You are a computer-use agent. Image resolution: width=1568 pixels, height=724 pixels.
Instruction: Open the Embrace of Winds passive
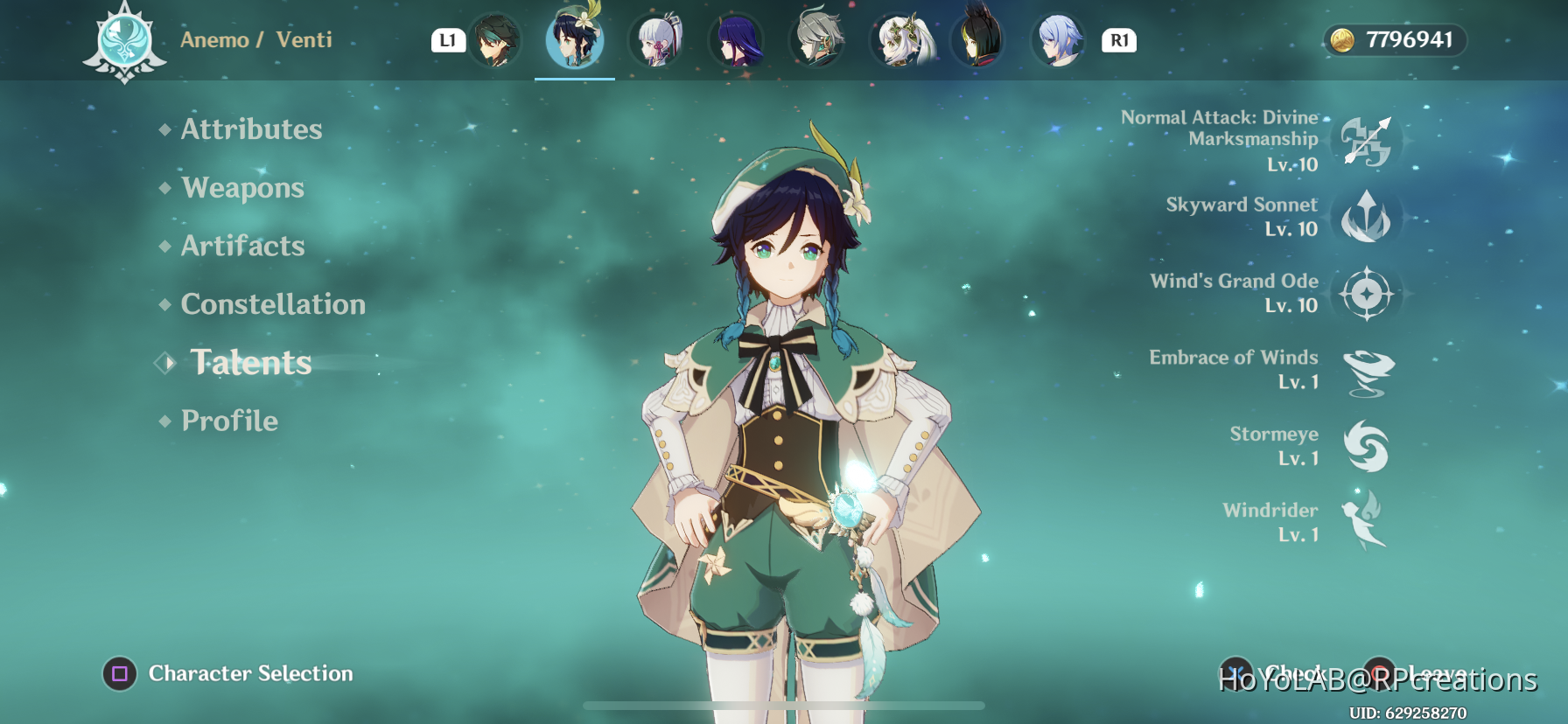pyautogui.click(x=1366, y=371)
